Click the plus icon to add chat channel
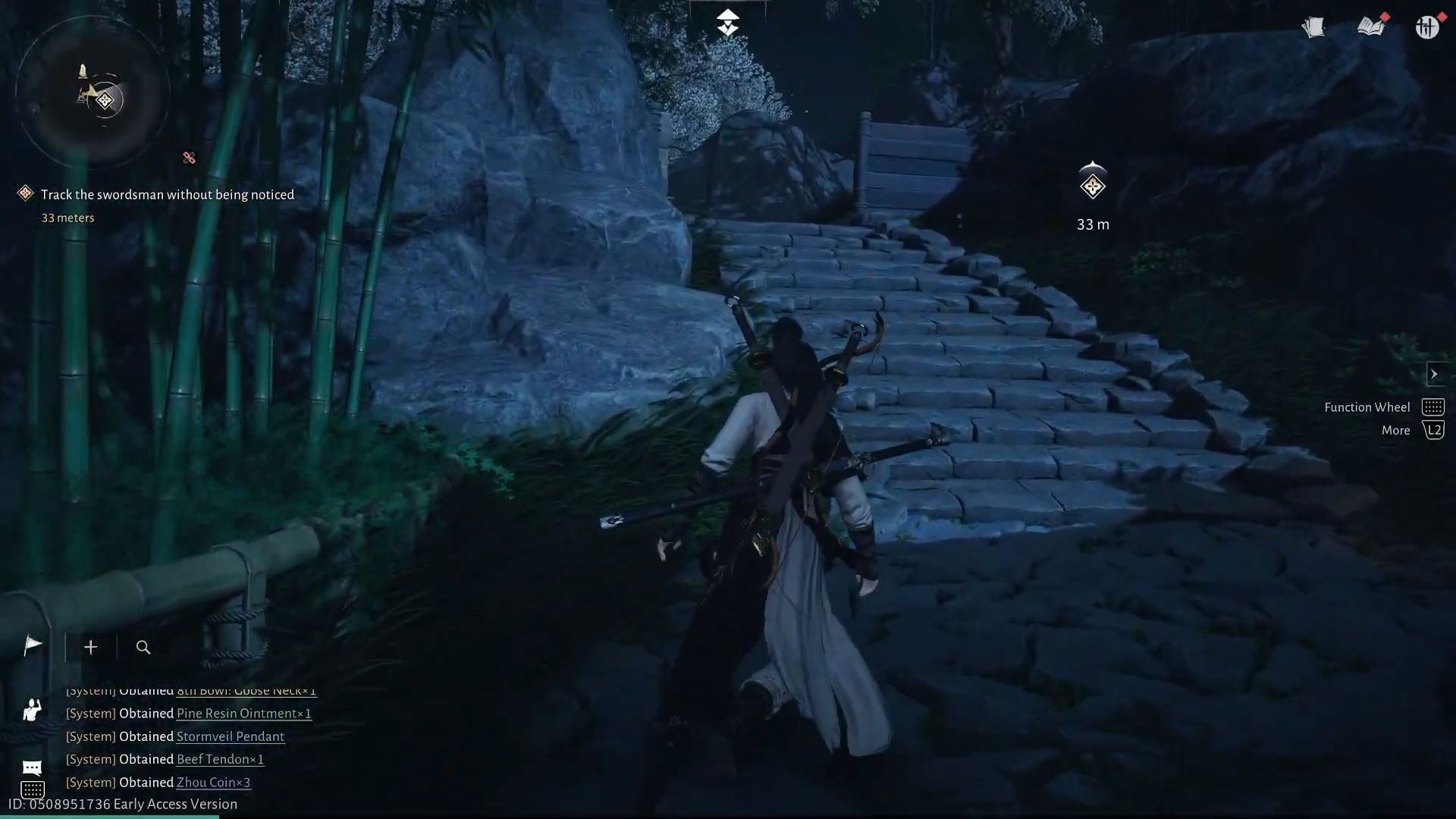 point(90,647)
